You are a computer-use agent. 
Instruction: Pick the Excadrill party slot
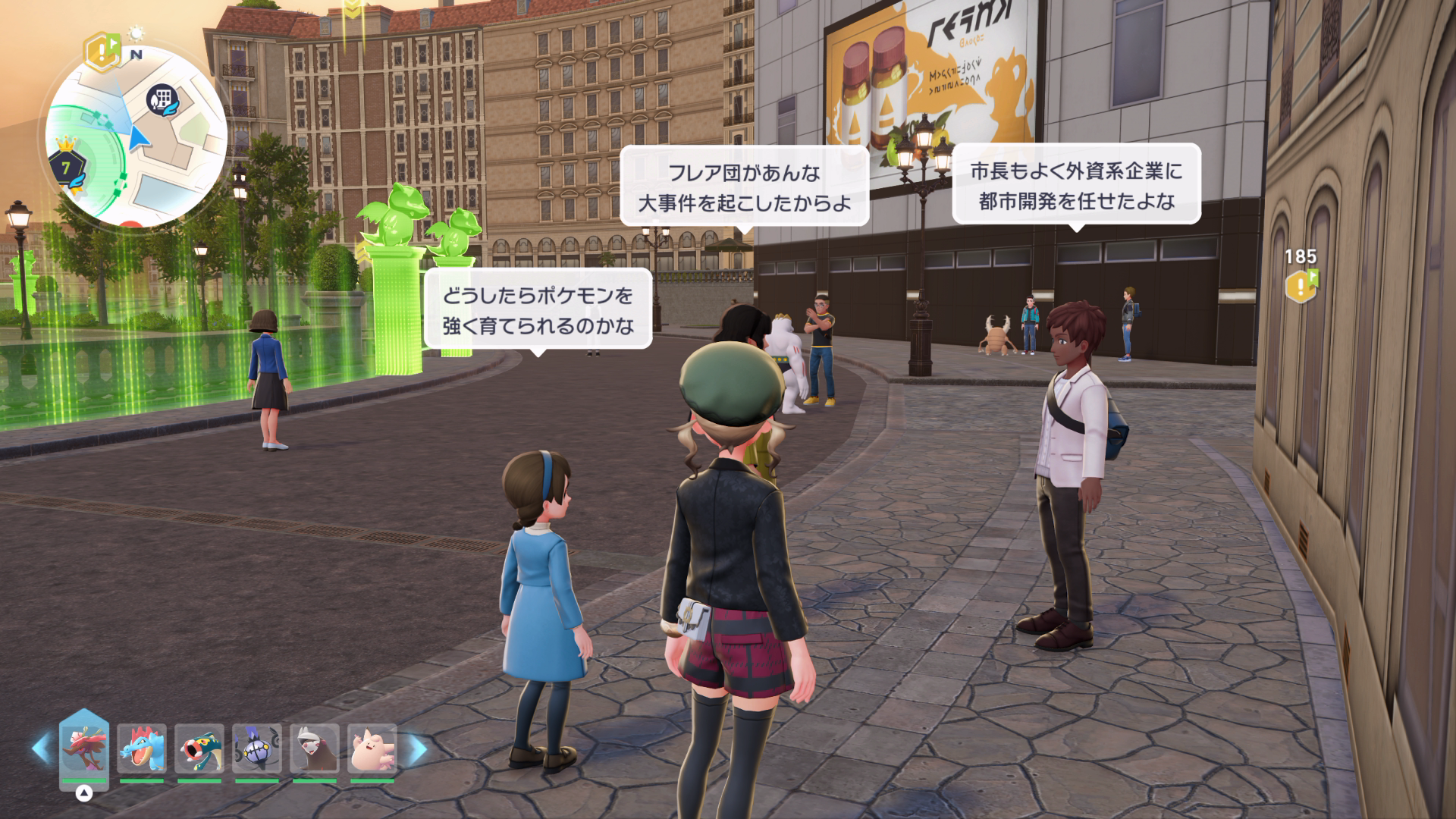314,749
